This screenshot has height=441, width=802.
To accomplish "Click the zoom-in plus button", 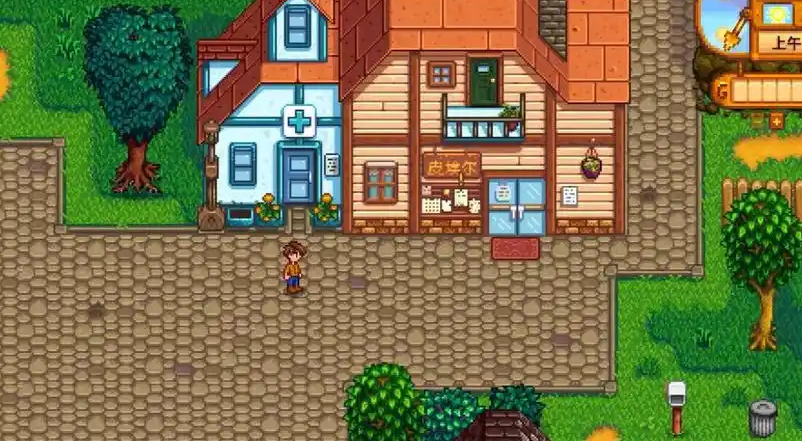I will pos(777,122).
